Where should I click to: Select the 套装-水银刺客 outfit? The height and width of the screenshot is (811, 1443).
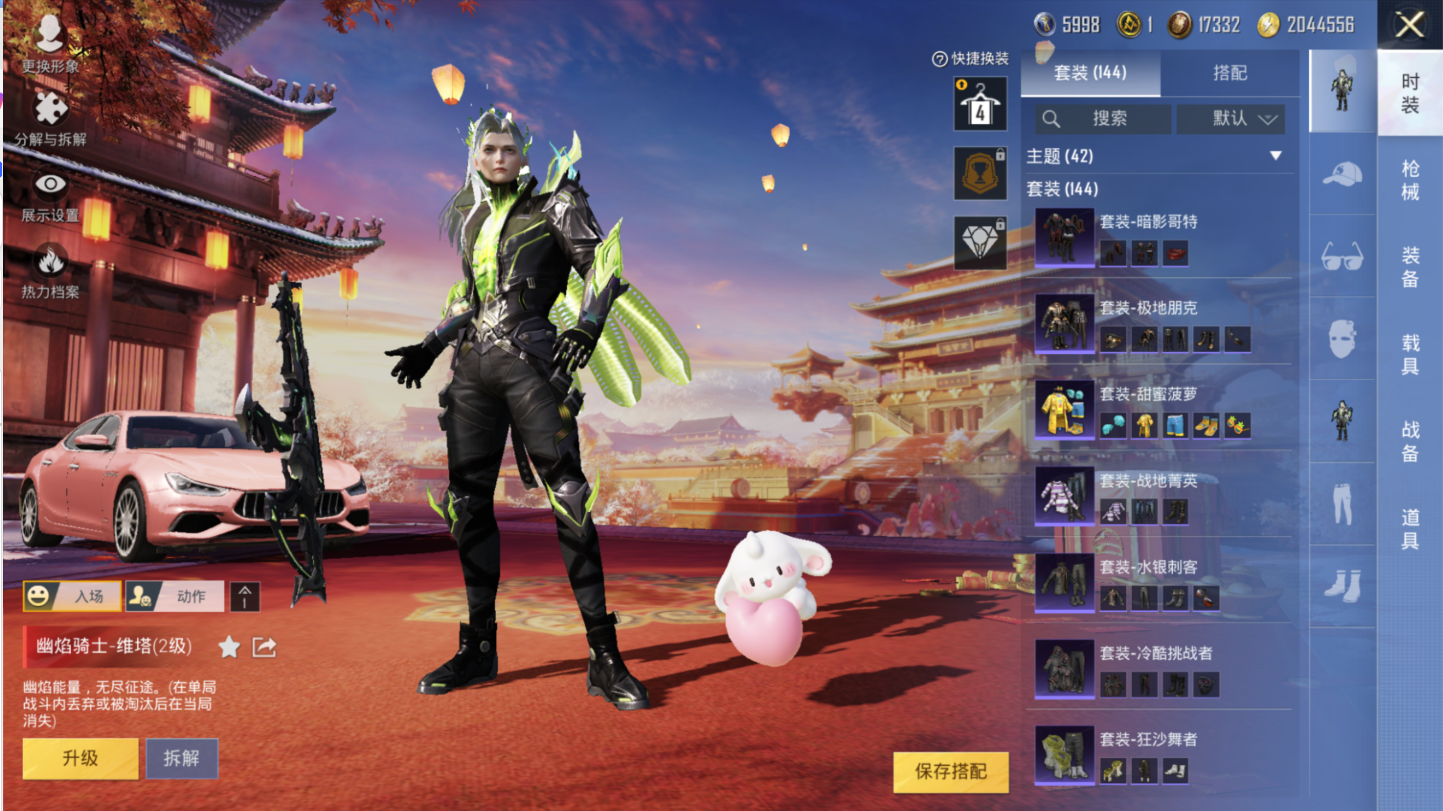(1160, 583)
